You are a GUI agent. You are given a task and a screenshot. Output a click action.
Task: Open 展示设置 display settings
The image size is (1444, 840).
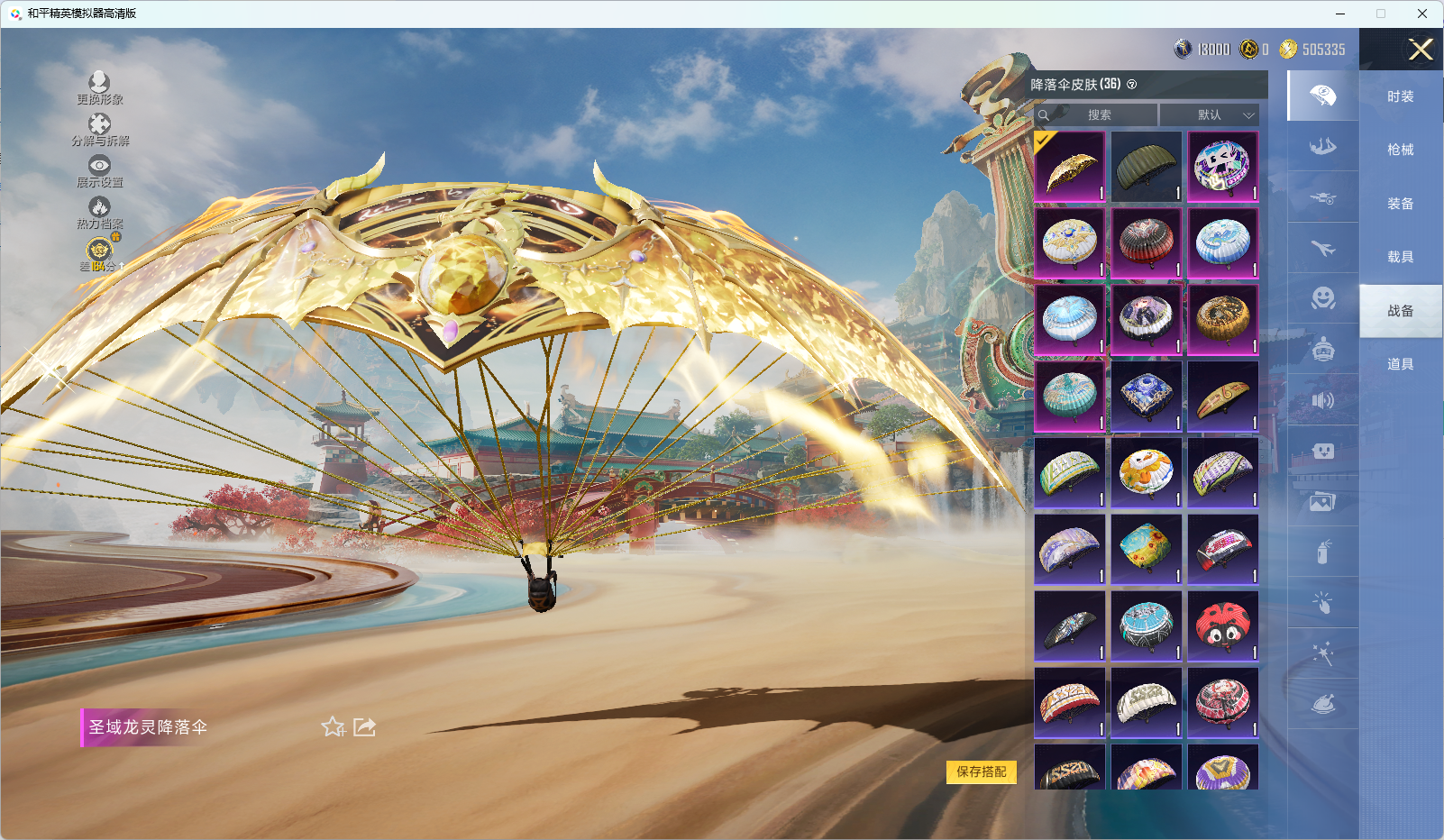tap(99, 170)
